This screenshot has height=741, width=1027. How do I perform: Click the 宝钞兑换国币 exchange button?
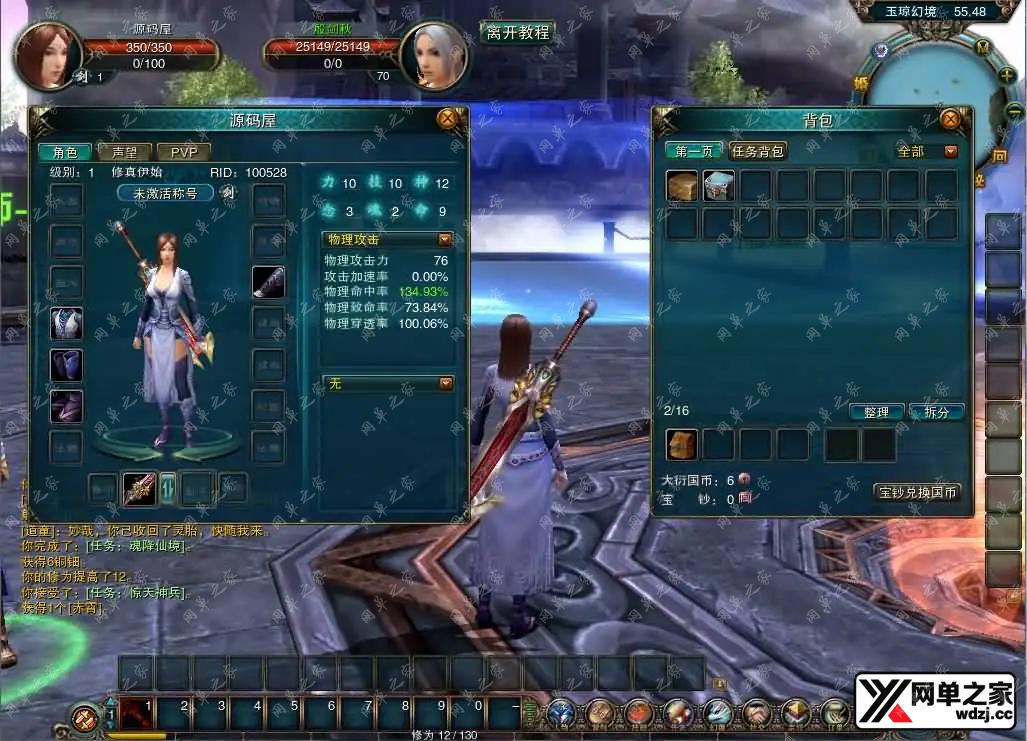[x=917, y=492]
